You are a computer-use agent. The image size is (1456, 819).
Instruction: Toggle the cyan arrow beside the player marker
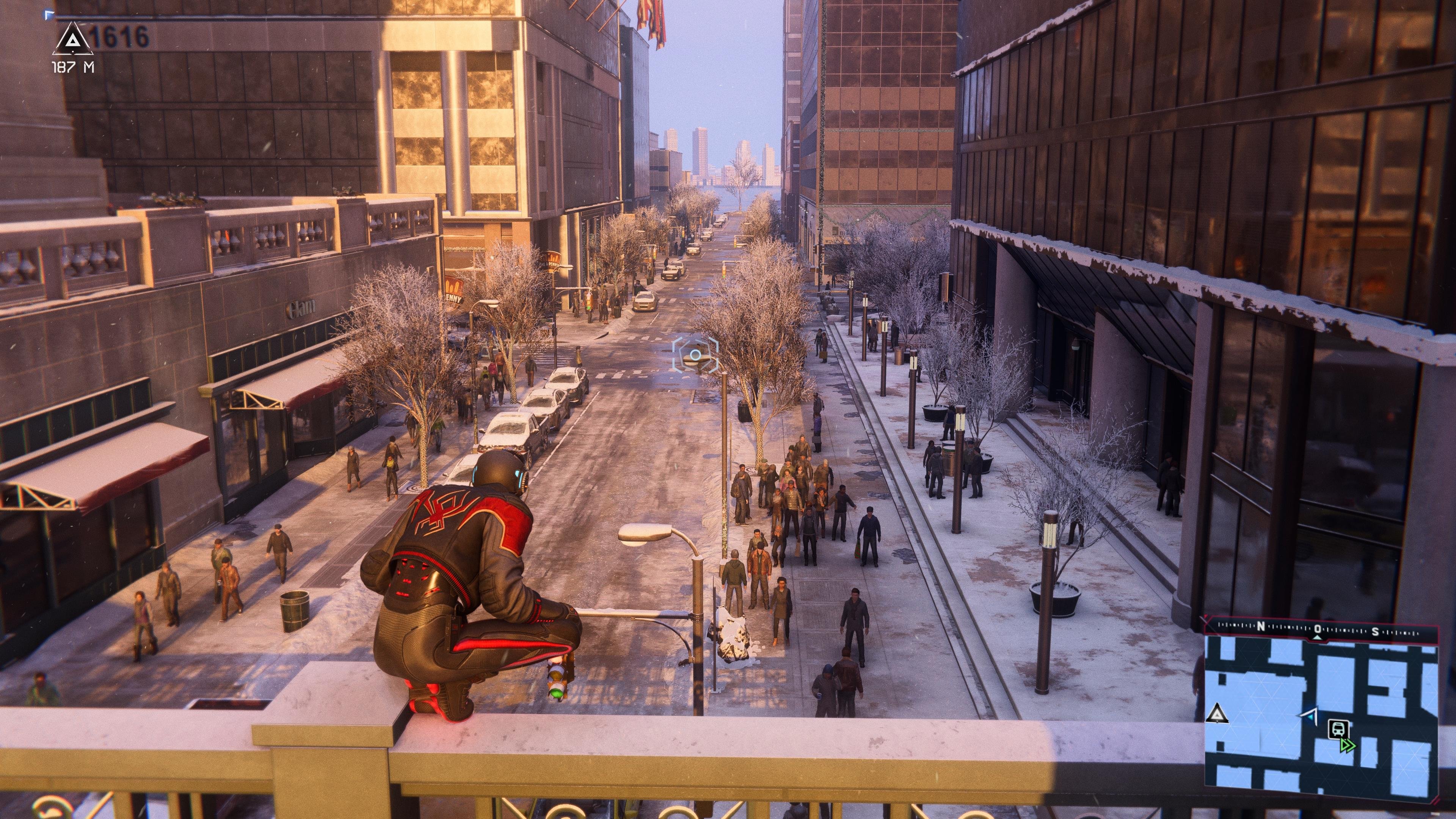coord(1311,718)
